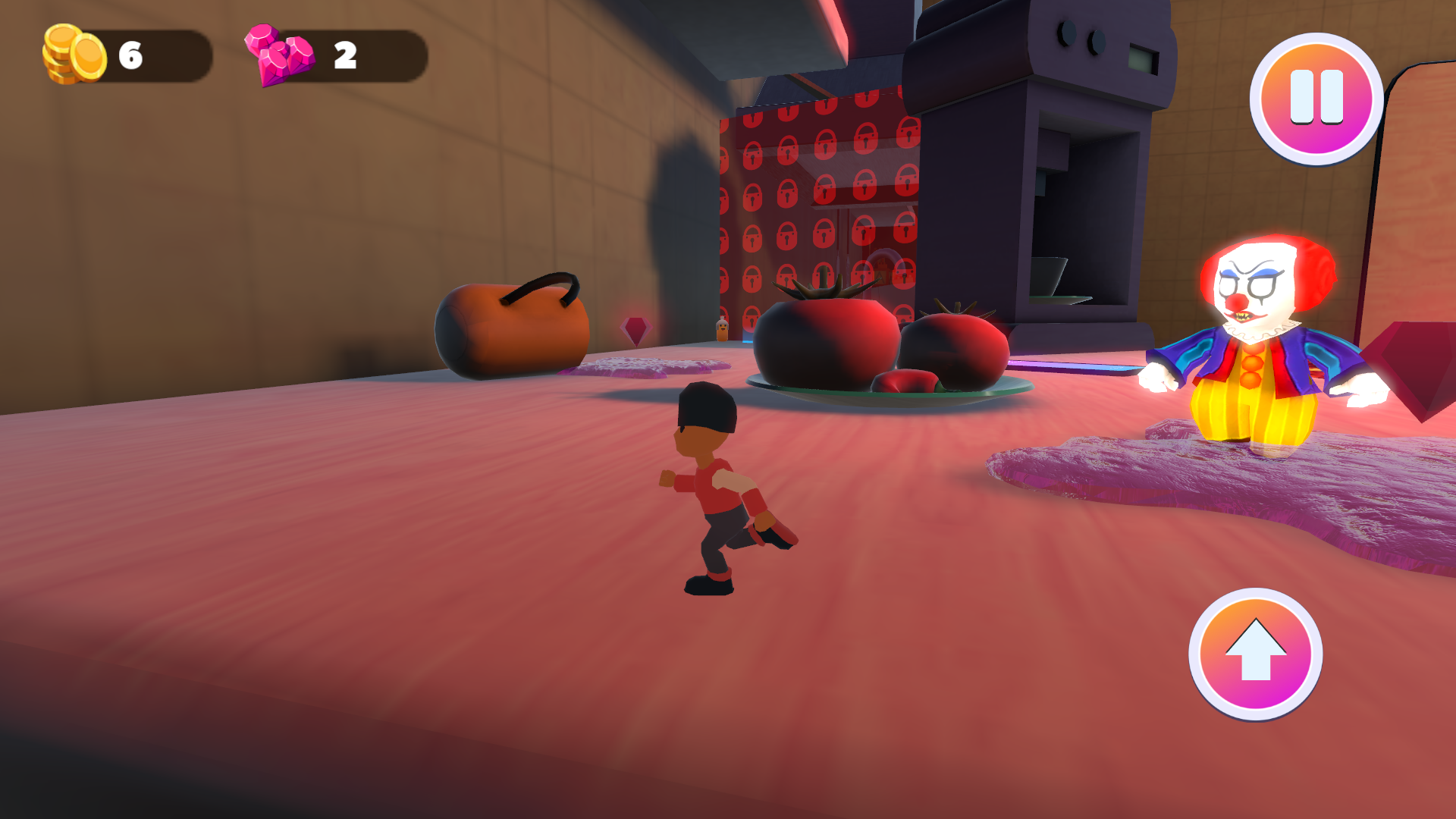
Task: Tap the gem count showing 2
Action: point(345,55)
